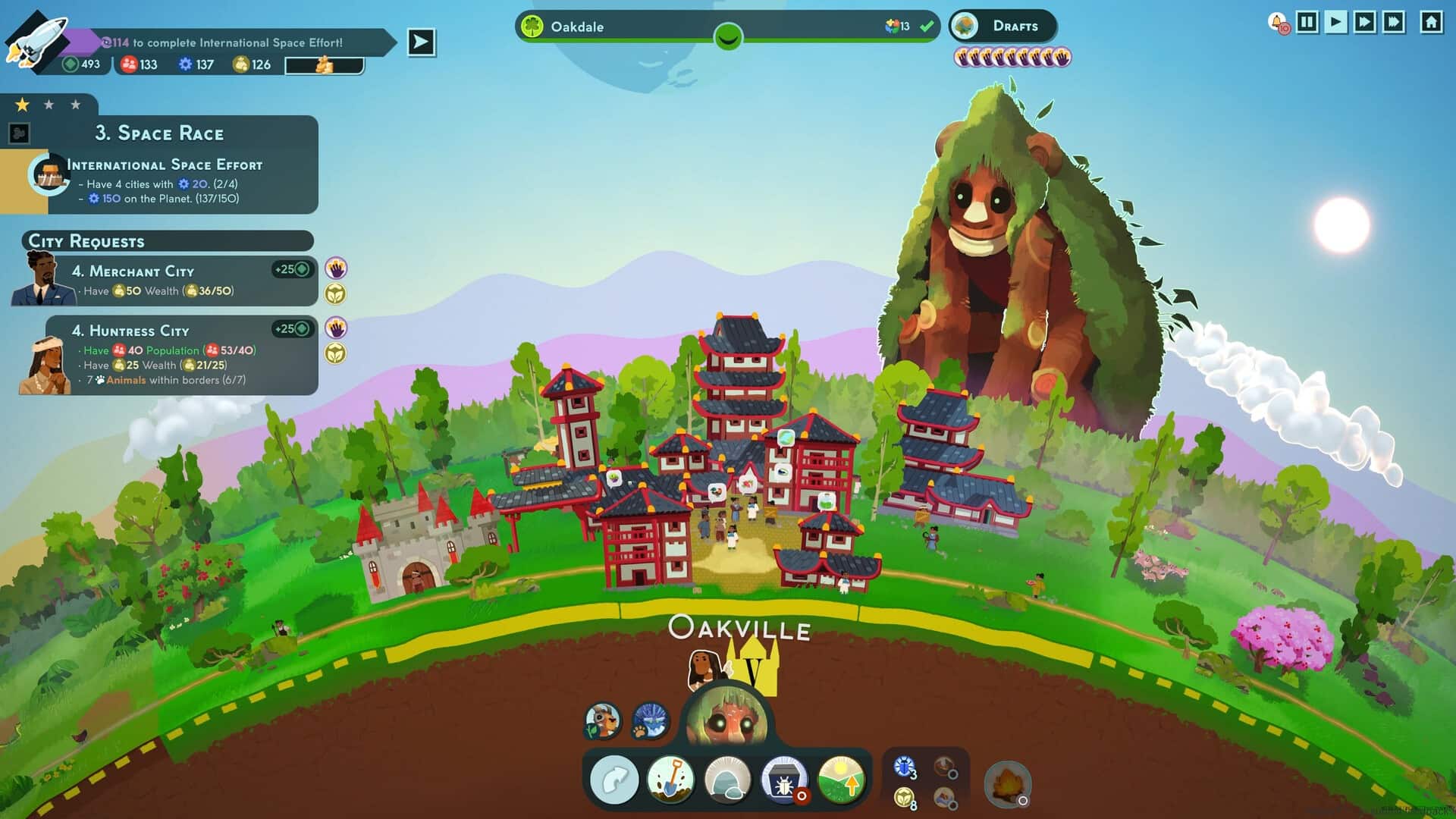Open the Drafts panel
The height and width of the screenshot is (819, 1456).
(x=1003, y=27)
